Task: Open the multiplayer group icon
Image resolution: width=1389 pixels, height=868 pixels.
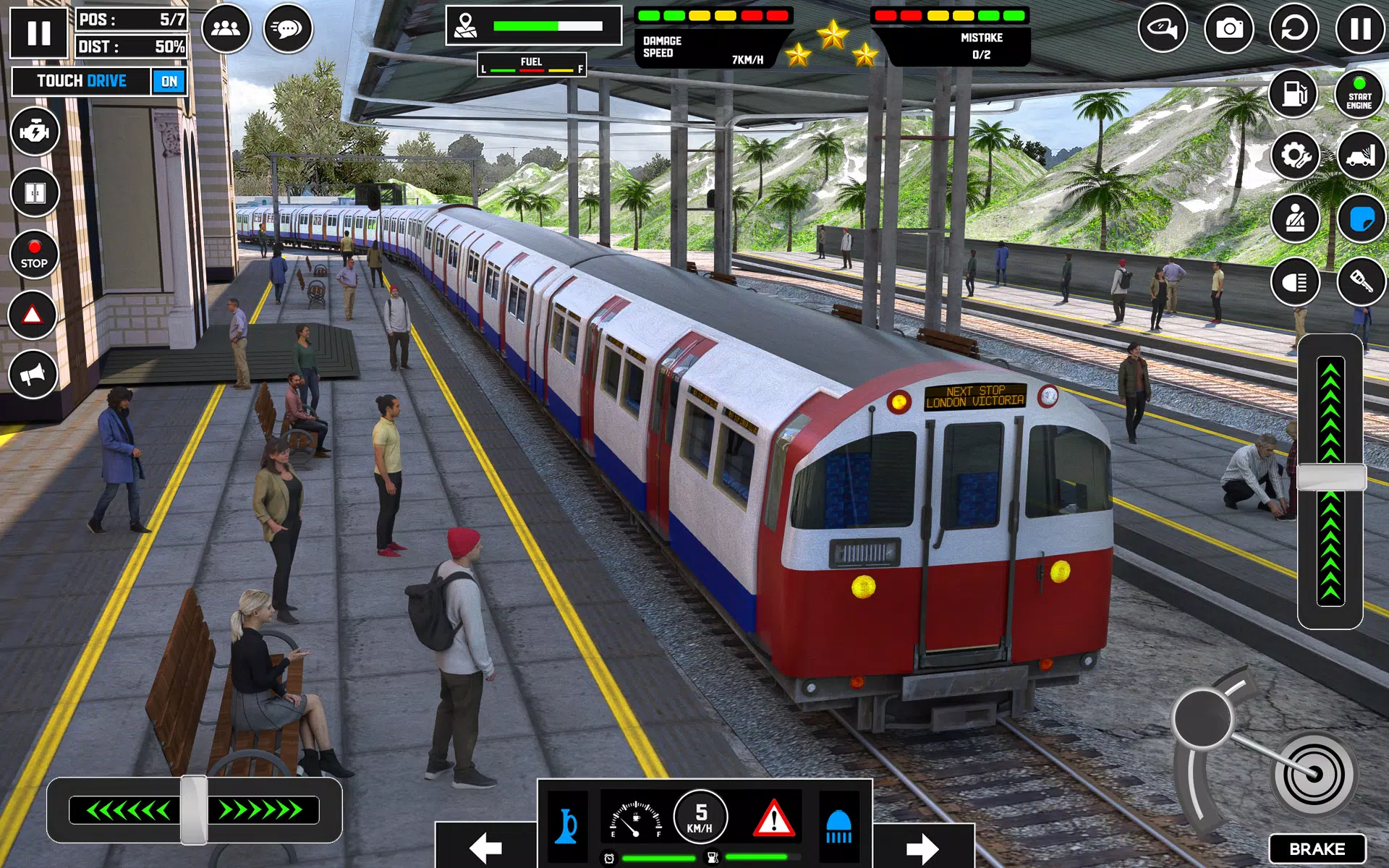Action: (x=226, y=29)
